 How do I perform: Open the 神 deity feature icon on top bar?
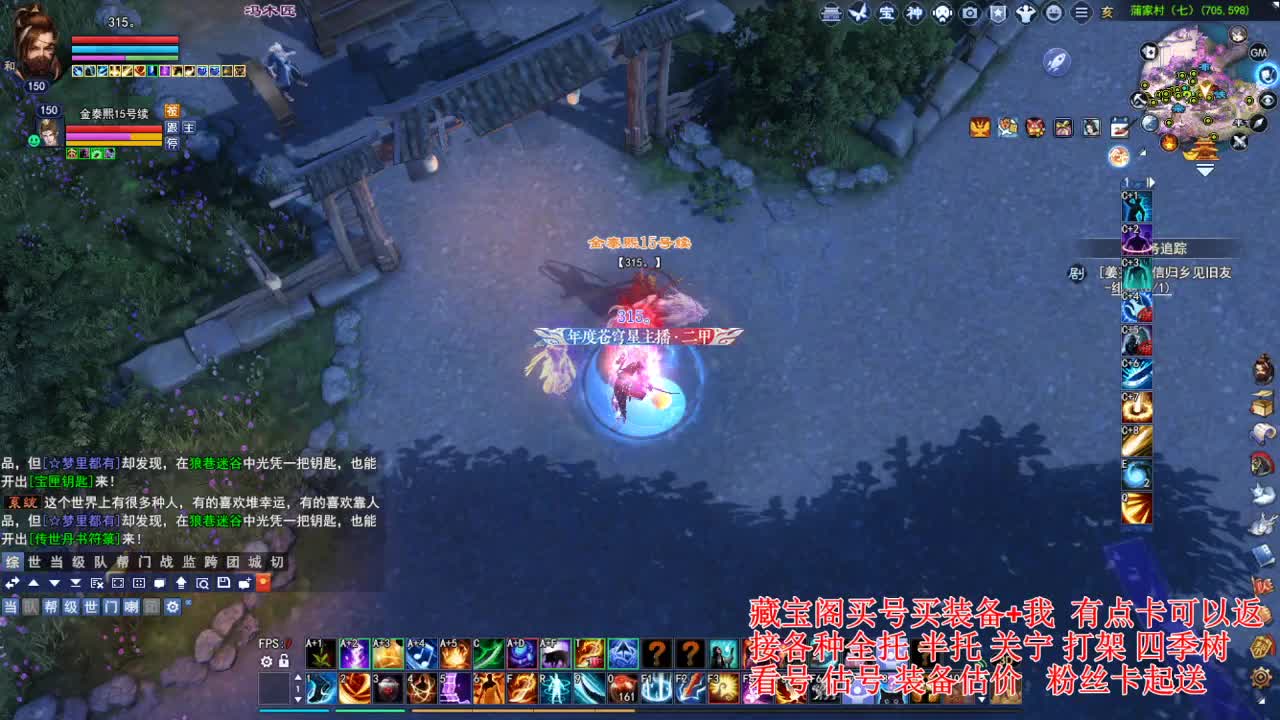click(x=916, y=14)
